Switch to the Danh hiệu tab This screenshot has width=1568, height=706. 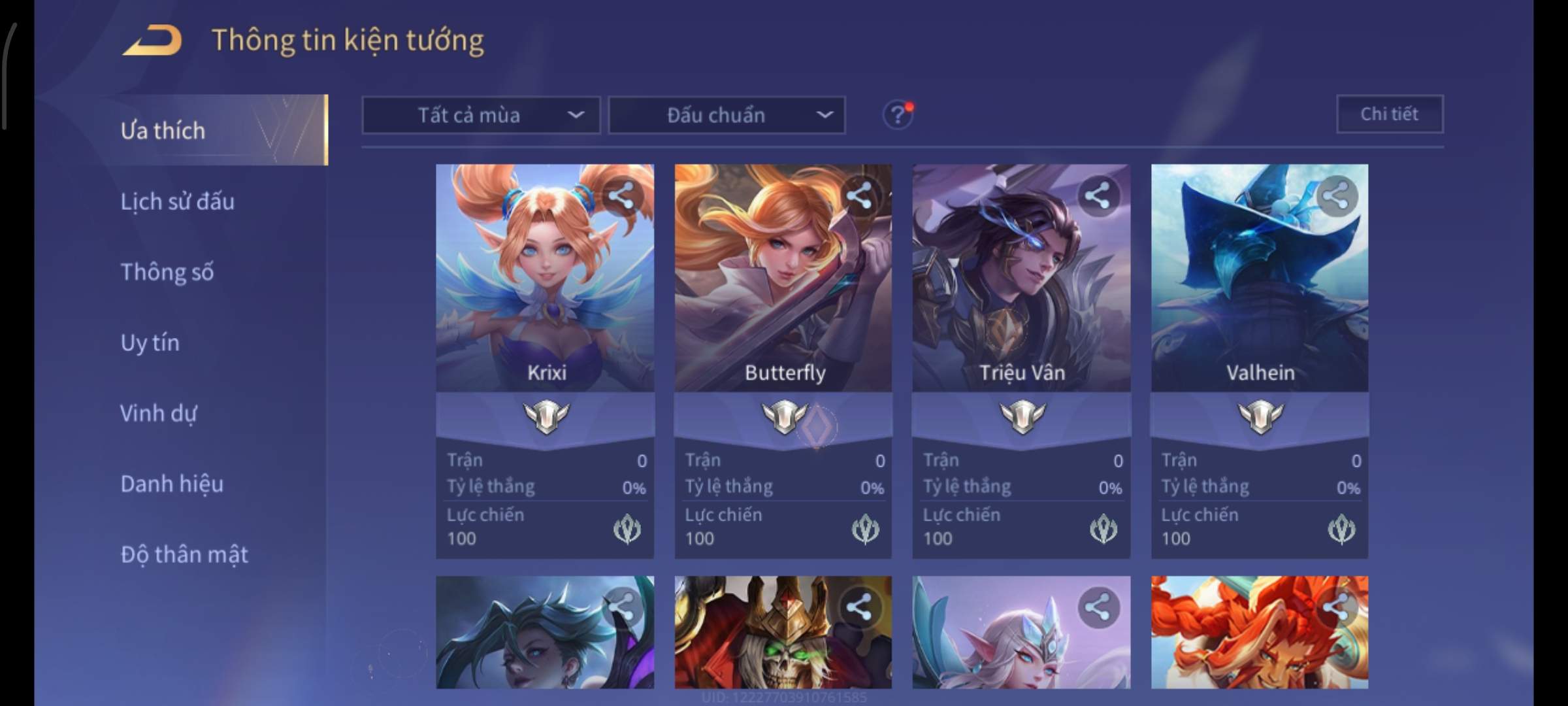tap(172, 484)
